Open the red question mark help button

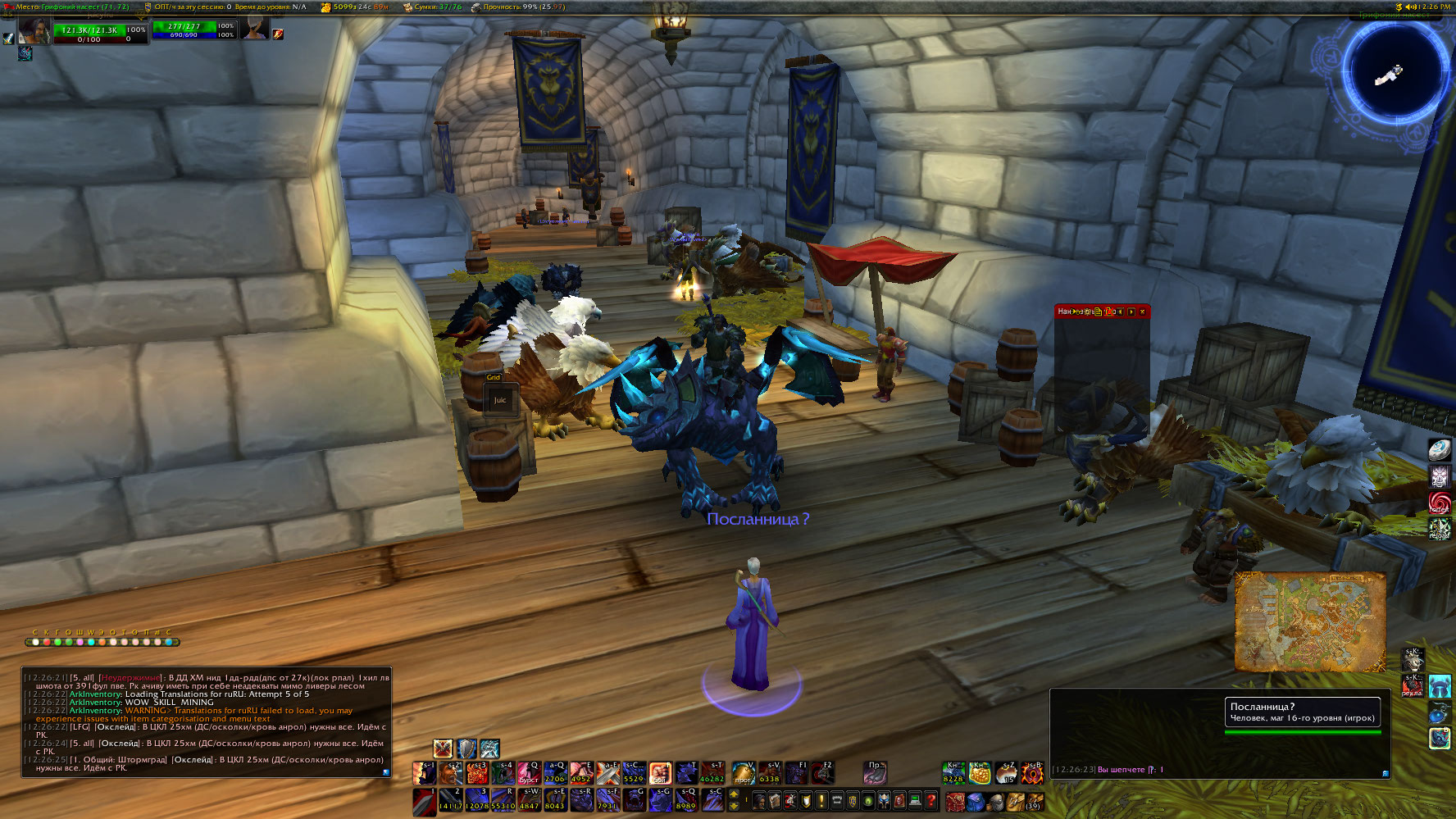click(x=931, y=800)
